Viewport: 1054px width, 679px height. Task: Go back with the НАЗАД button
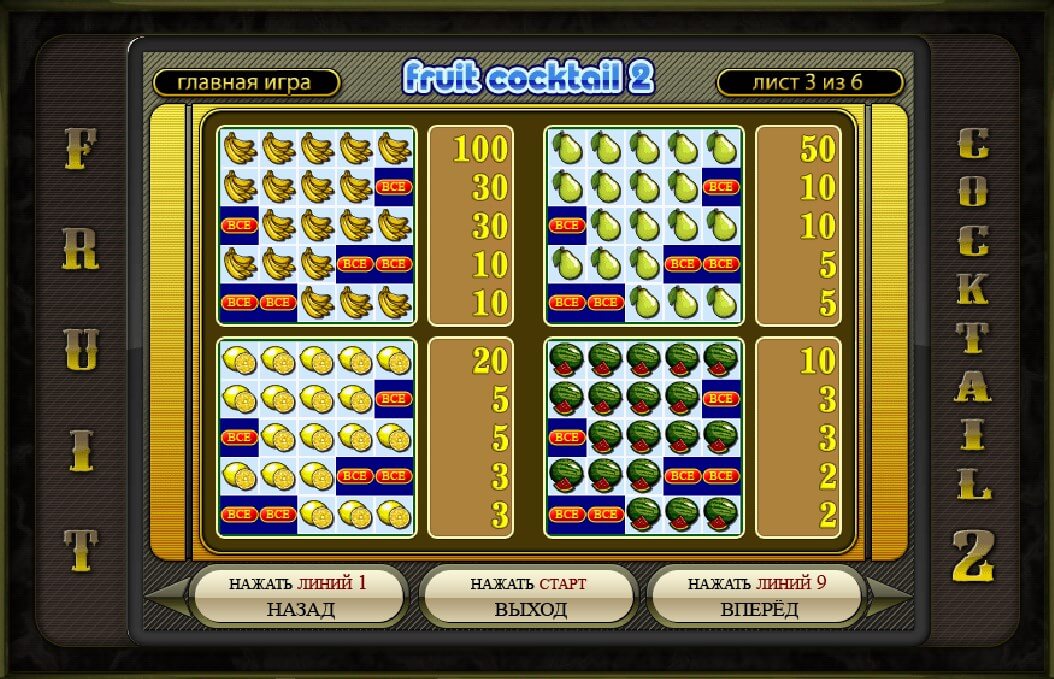point(300,597)
